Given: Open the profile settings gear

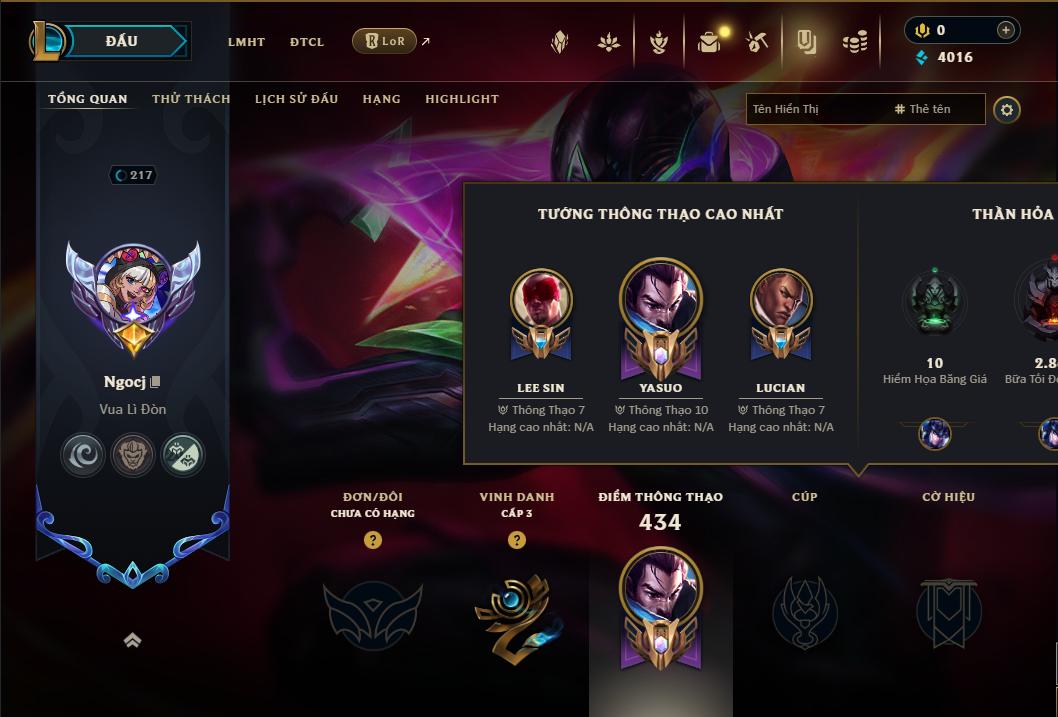Looking at the screenshot, I should [x=1007, y=110].
